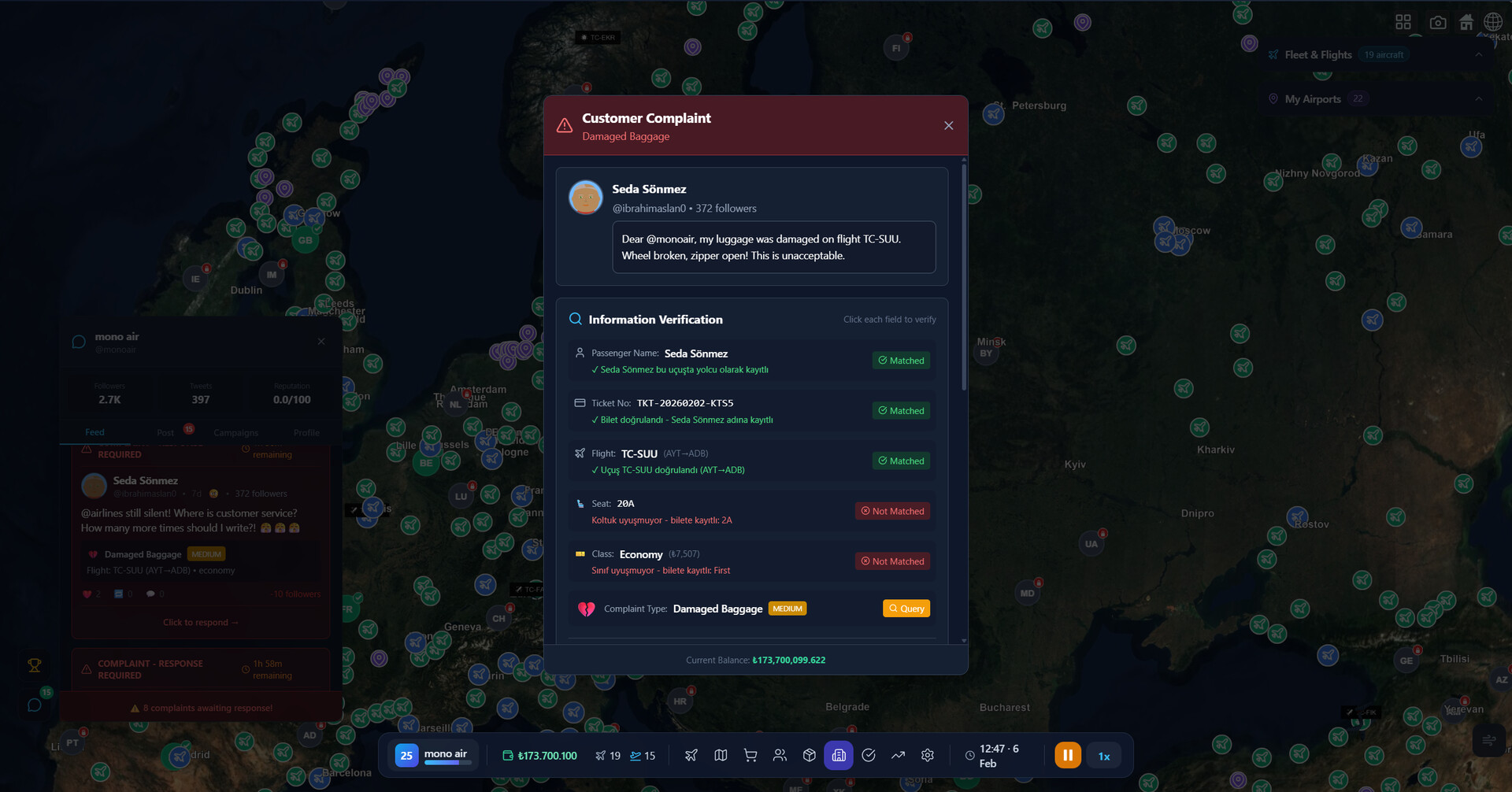Toggle the Passenger Name Matched verification
Viewport: 1512px width, 792px height.
(900, 360)
